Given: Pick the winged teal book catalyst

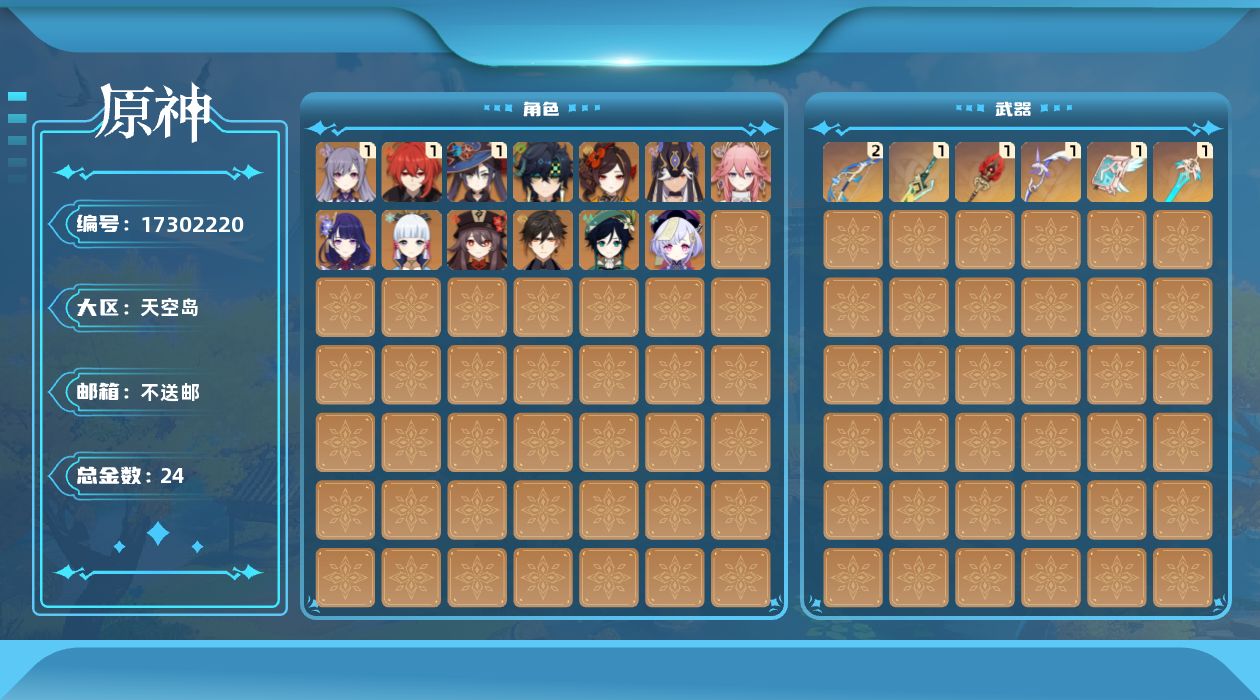Looking at the screenshot, I should [1117, 172].
